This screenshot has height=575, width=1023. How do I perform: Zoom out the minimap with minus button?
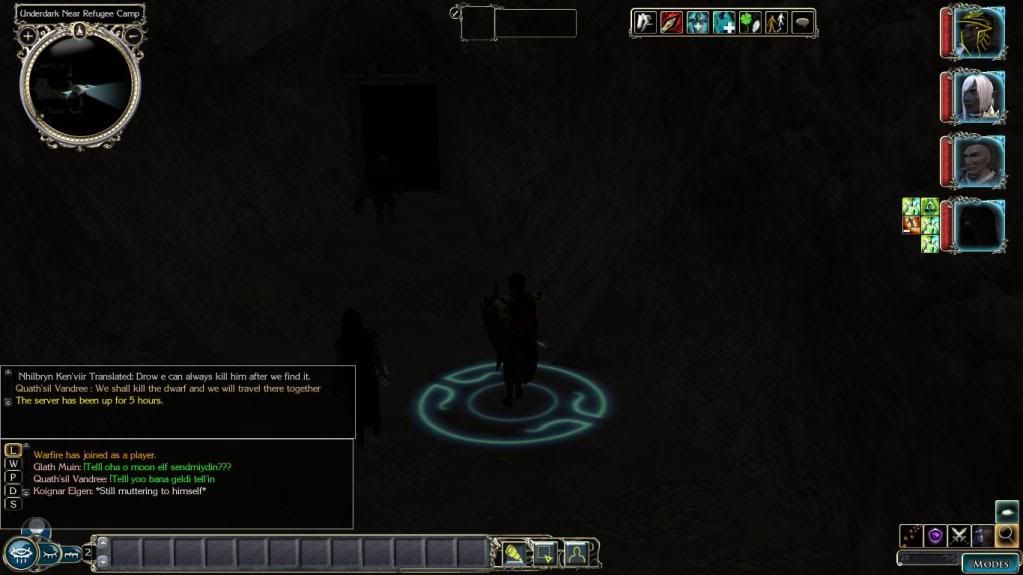[133, 36]
